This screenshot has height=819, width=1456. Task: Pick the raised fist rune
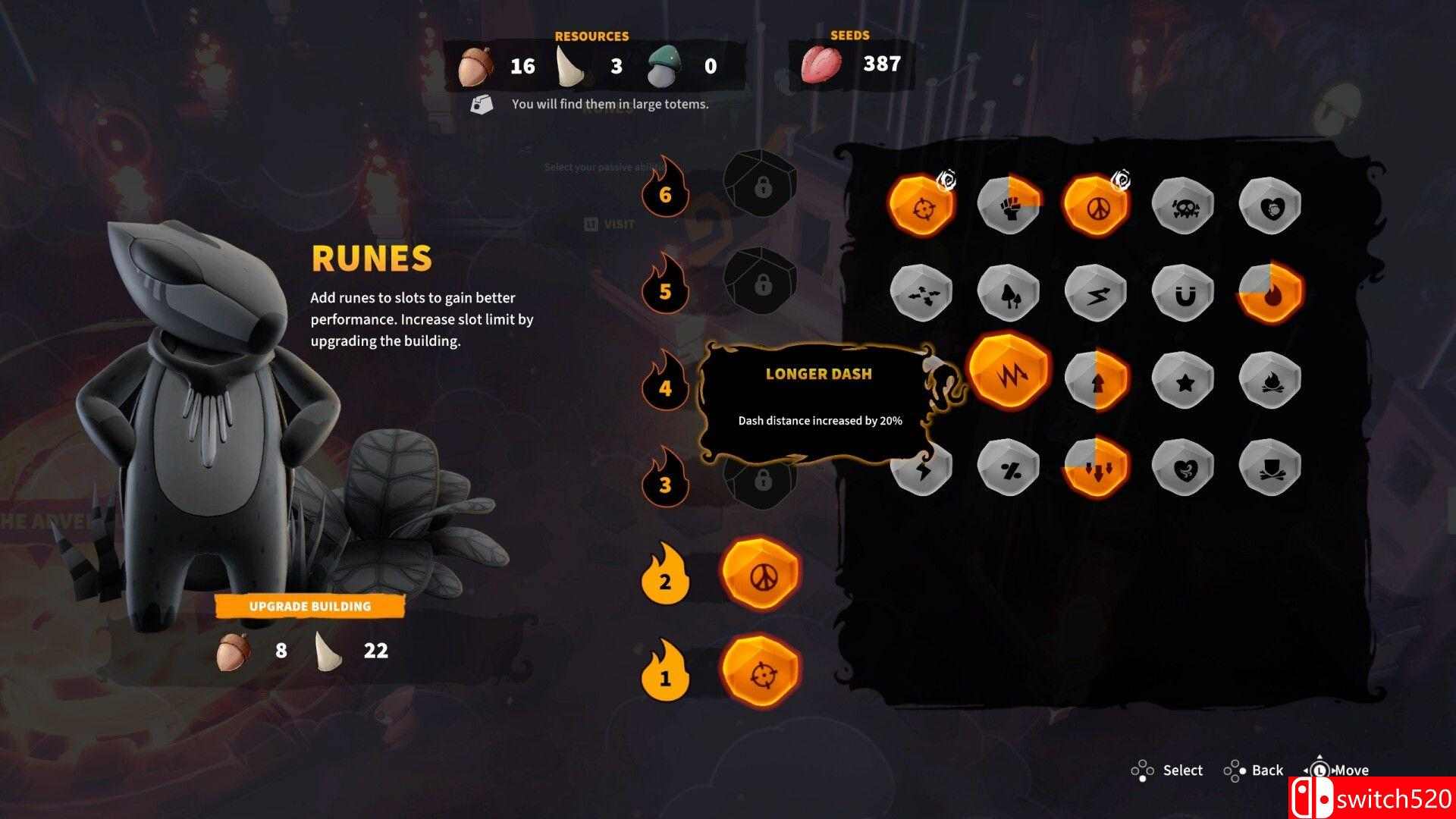point(1009,206)
